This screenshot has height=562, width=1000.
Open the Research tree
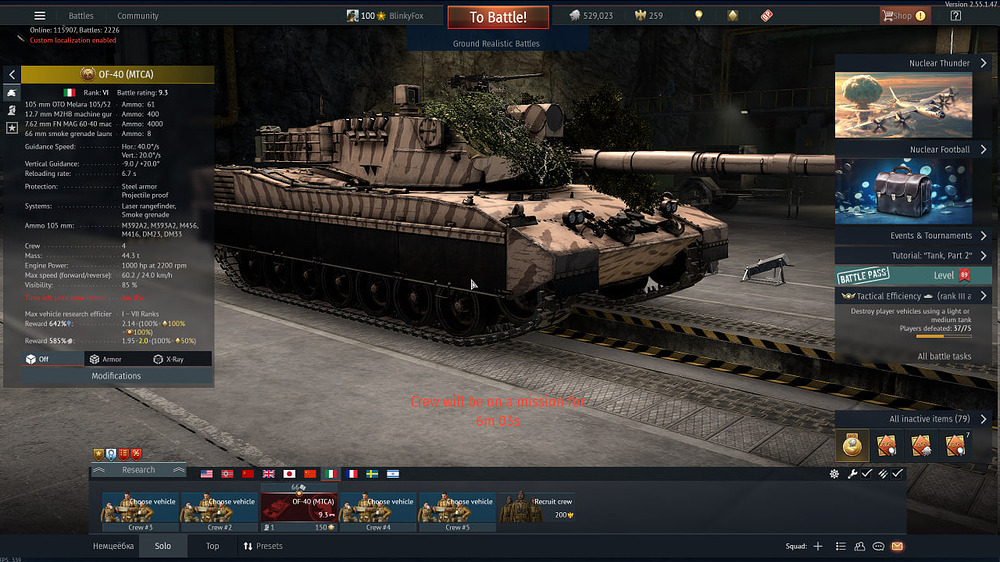tap(138, 470)
